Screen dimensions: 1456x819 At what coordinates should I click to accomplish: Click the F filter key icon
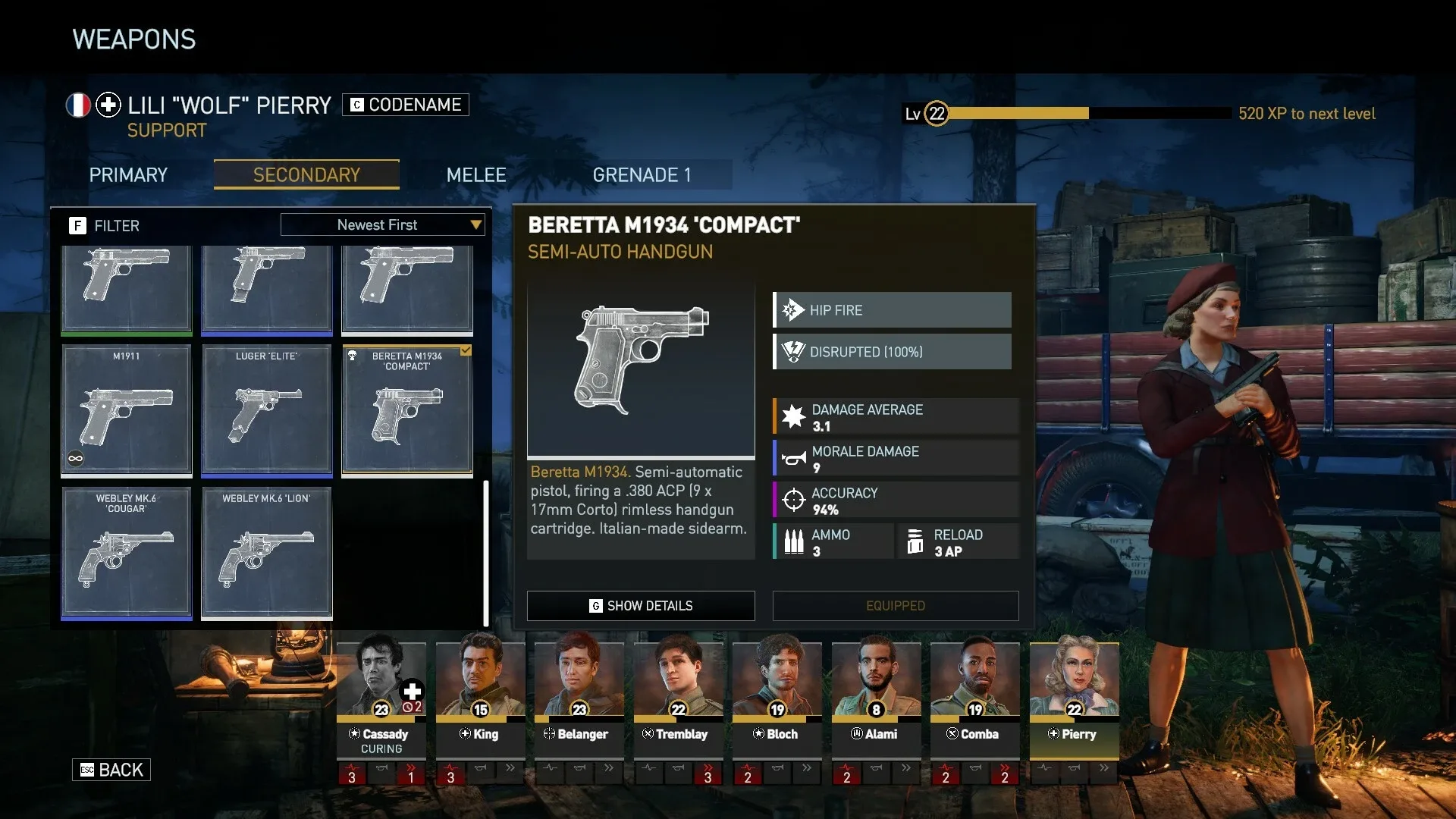[x=78, y=225]
